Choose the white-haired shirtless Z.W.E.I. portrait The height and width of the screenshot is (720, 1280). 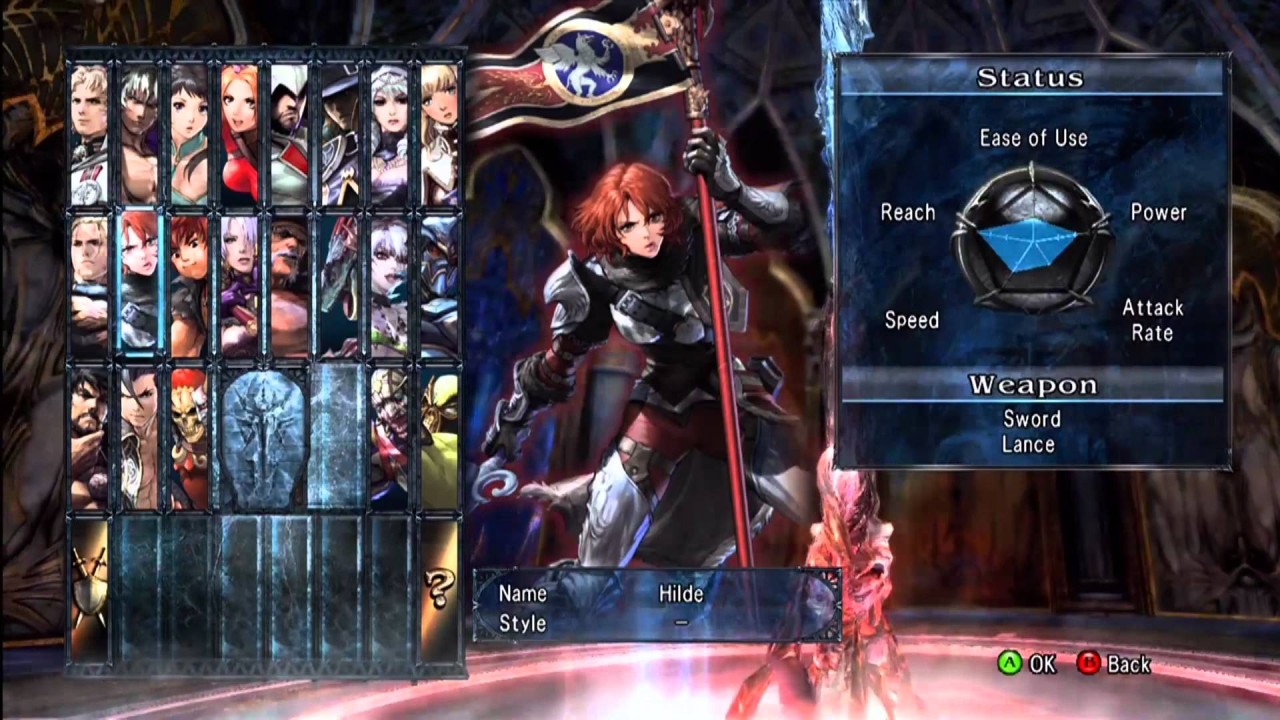tap(140, 134)
